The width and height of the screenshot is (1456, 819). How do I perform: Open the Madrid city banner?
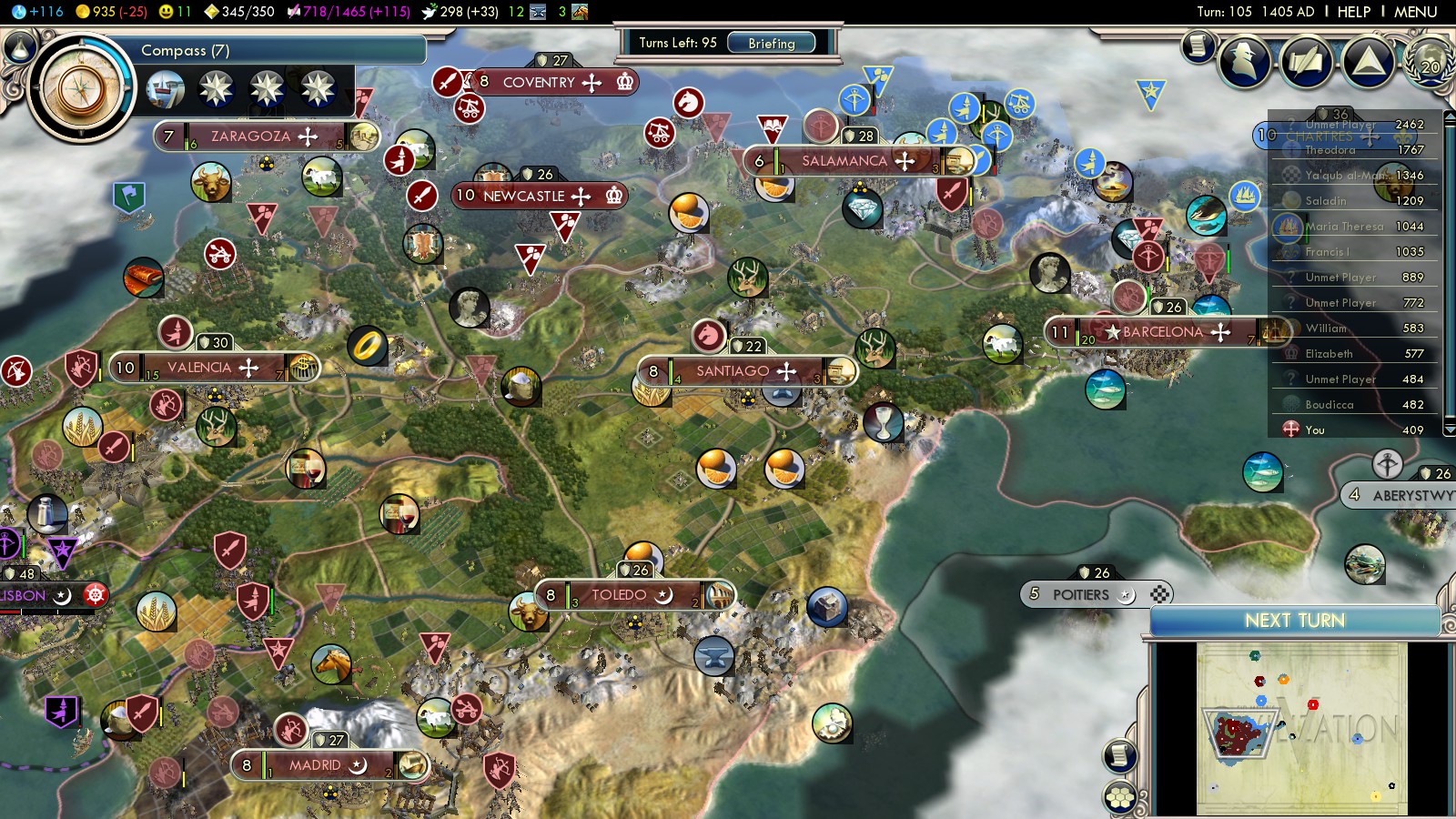[x=315, y=765]
